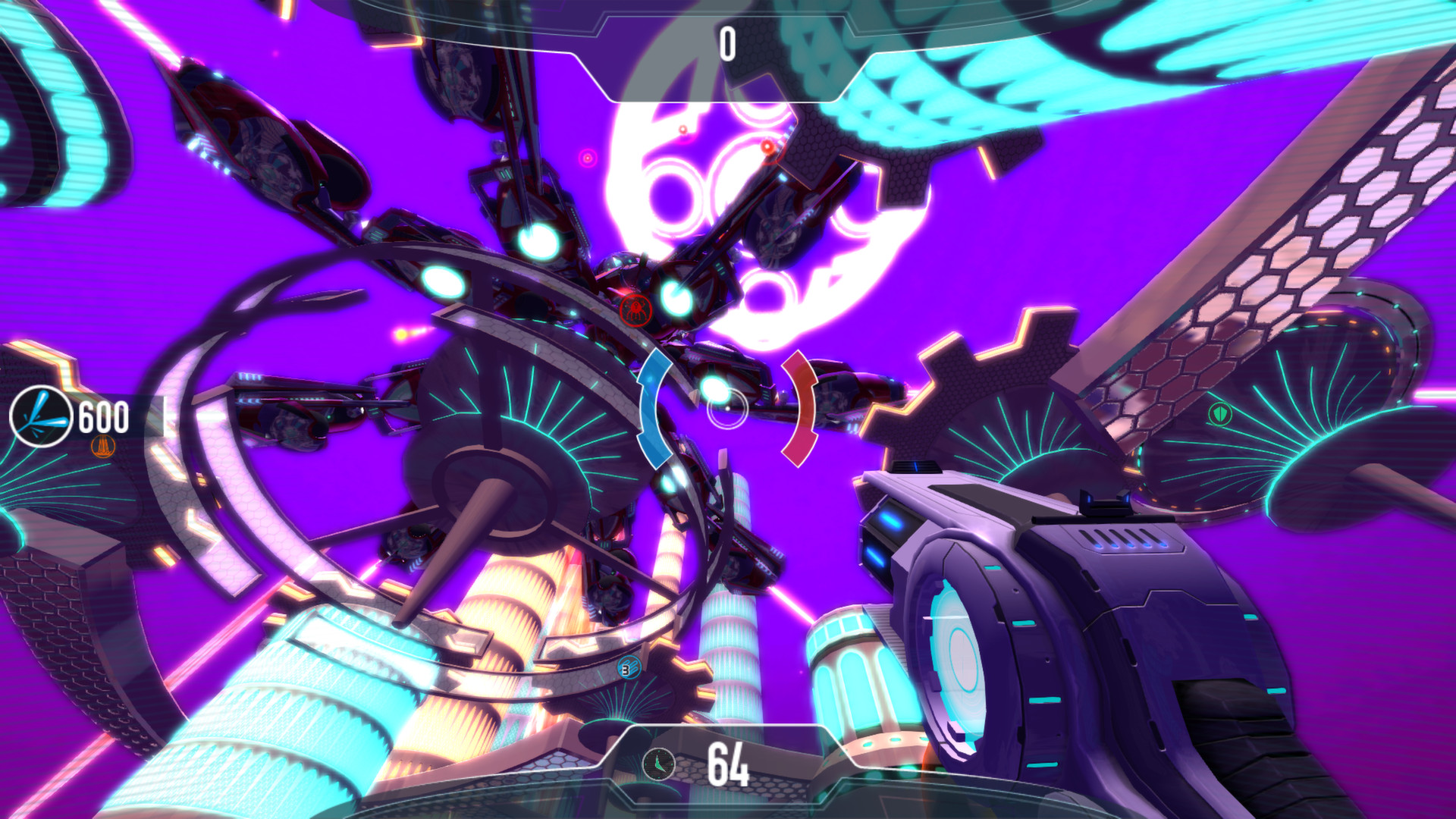The height and width of the screenshot is (819, 1456).
Task: Click the pink orb projectile near the top
Action: pos(588,158)
